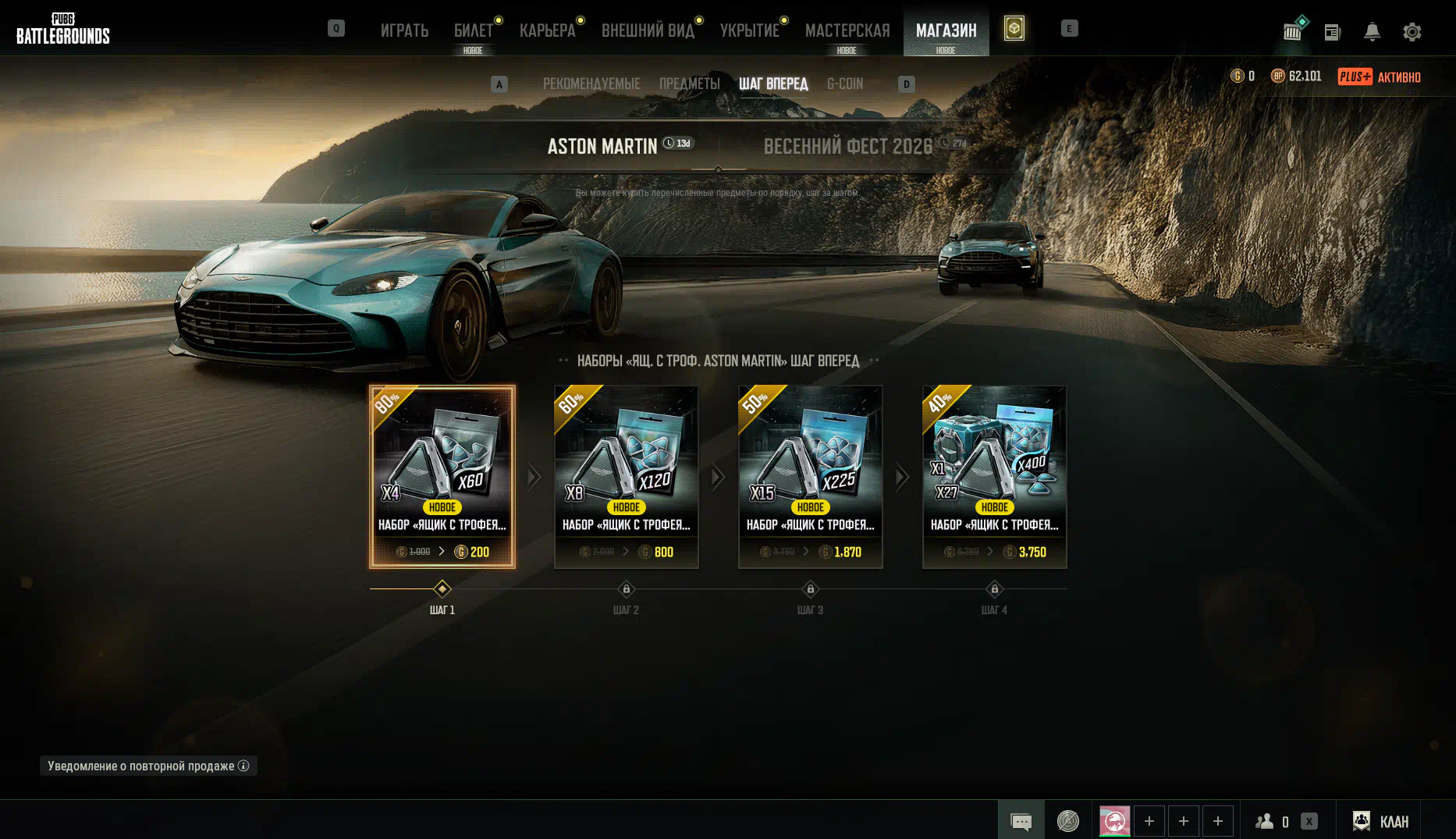Switch to ВЕСЕННИЙ ФЕСТ 2026 event
The width and height of the screenshot is (1456, 839).
coord(847,146)
